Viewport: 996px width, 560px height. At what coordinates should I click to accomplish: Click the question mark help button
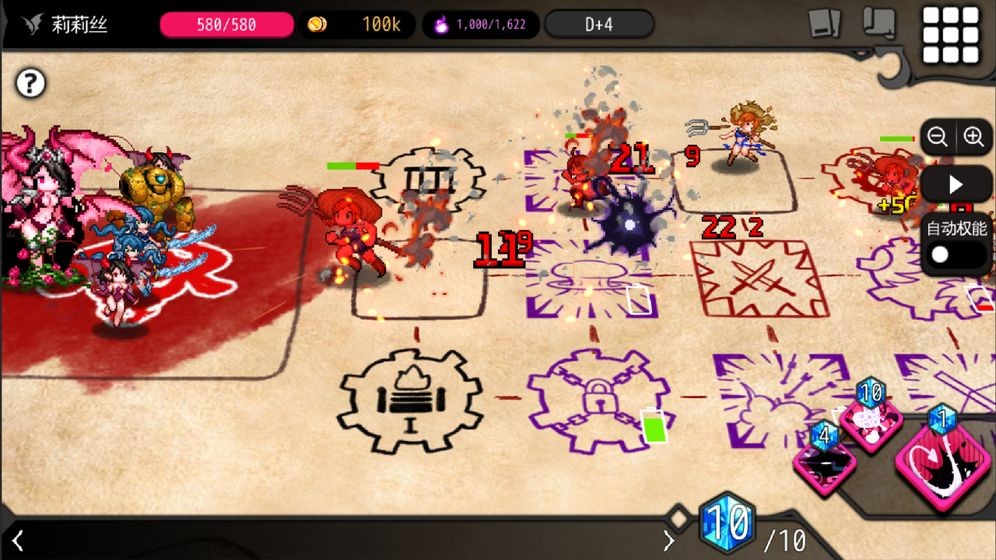(x=31, y=83)
